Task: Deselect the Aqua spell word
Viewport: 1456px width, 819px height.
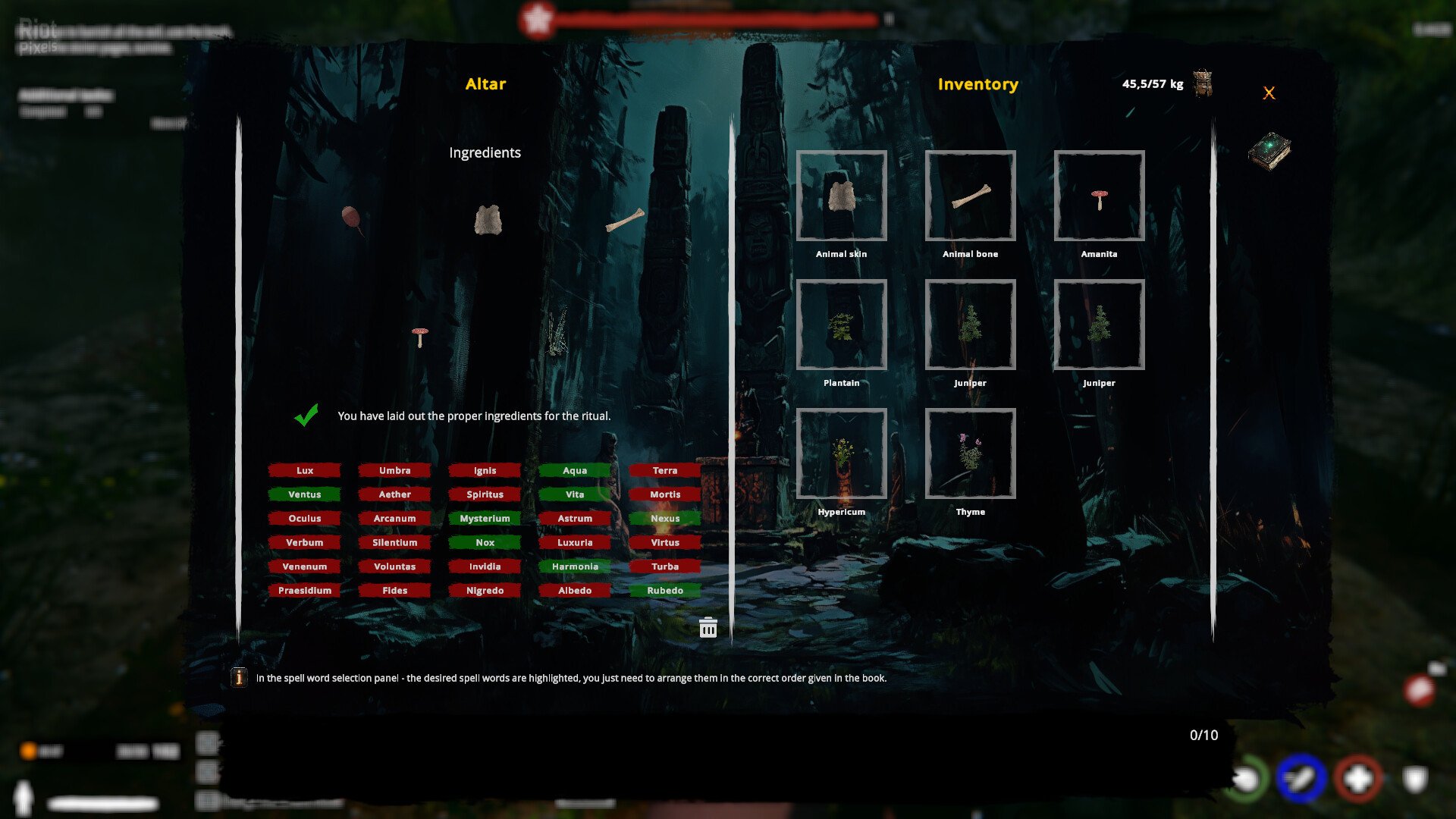Action: click(x=575, y=470)
